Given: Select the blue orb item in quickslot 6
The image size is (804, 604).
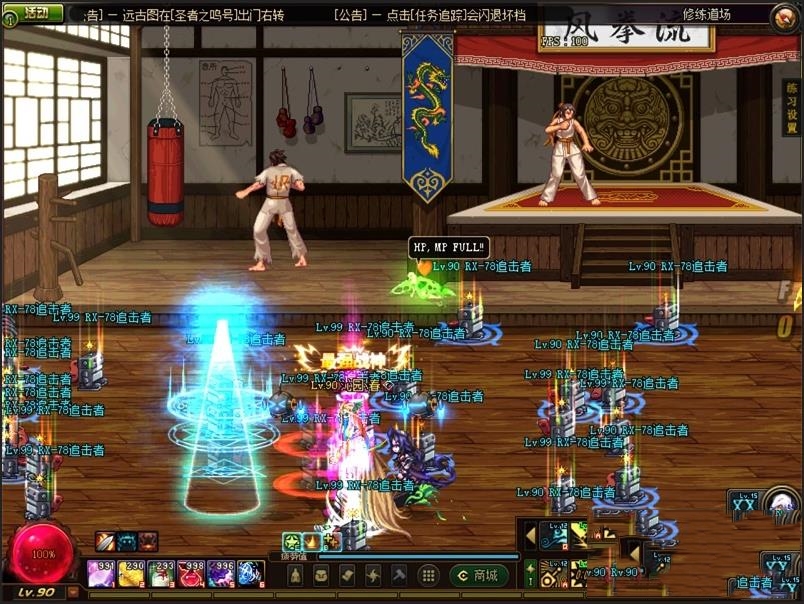Looking at the screenshot, I should pyautogui.click(x=250, y=574).
